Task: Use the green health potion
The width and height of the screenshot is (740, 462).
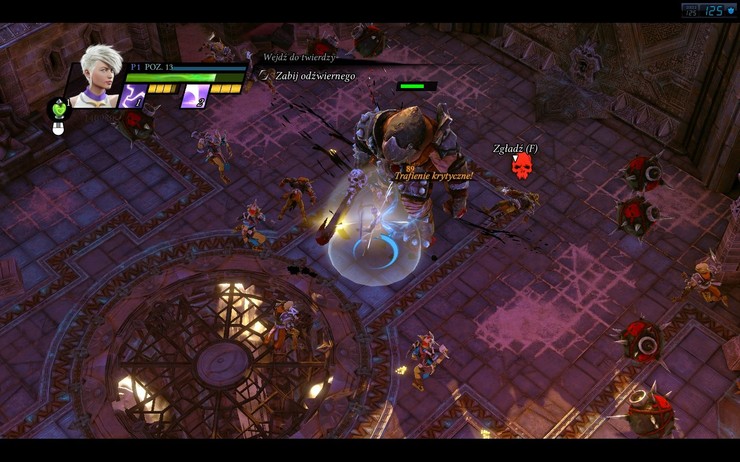Action: [x=60, y=108]
